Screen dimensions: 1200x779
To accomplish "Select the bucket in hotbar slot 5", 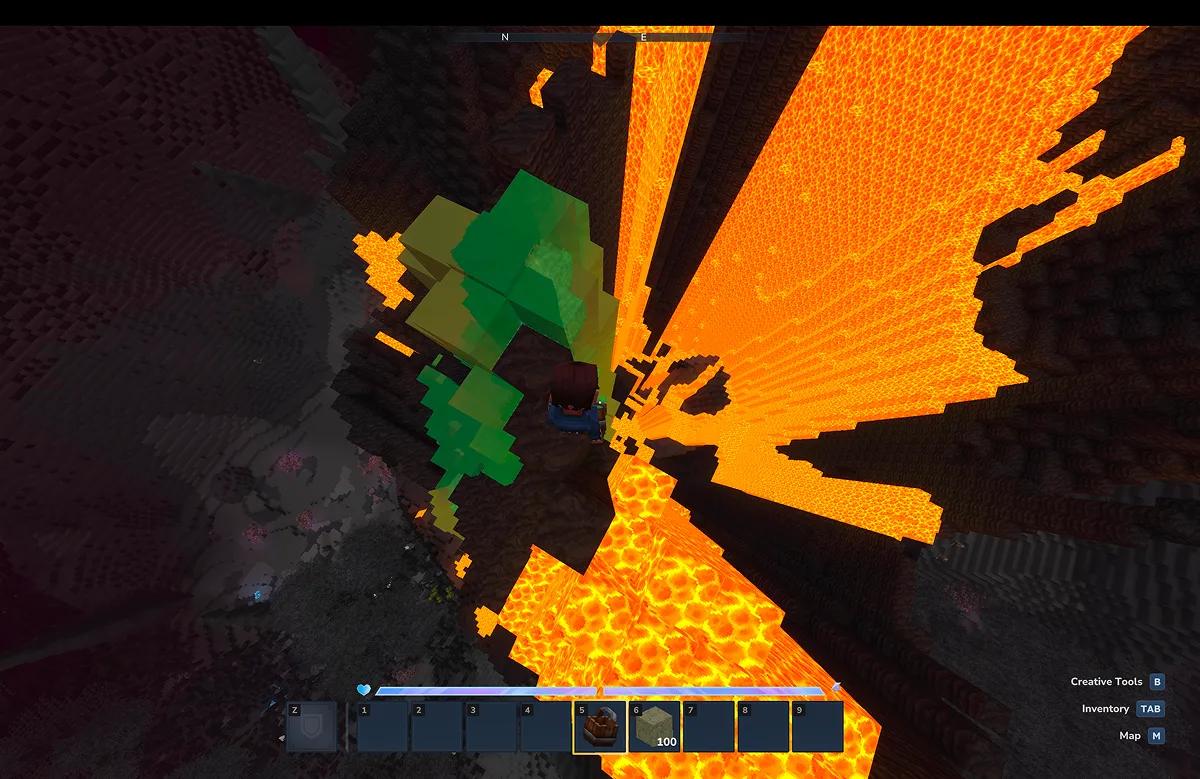I will 600,727.
